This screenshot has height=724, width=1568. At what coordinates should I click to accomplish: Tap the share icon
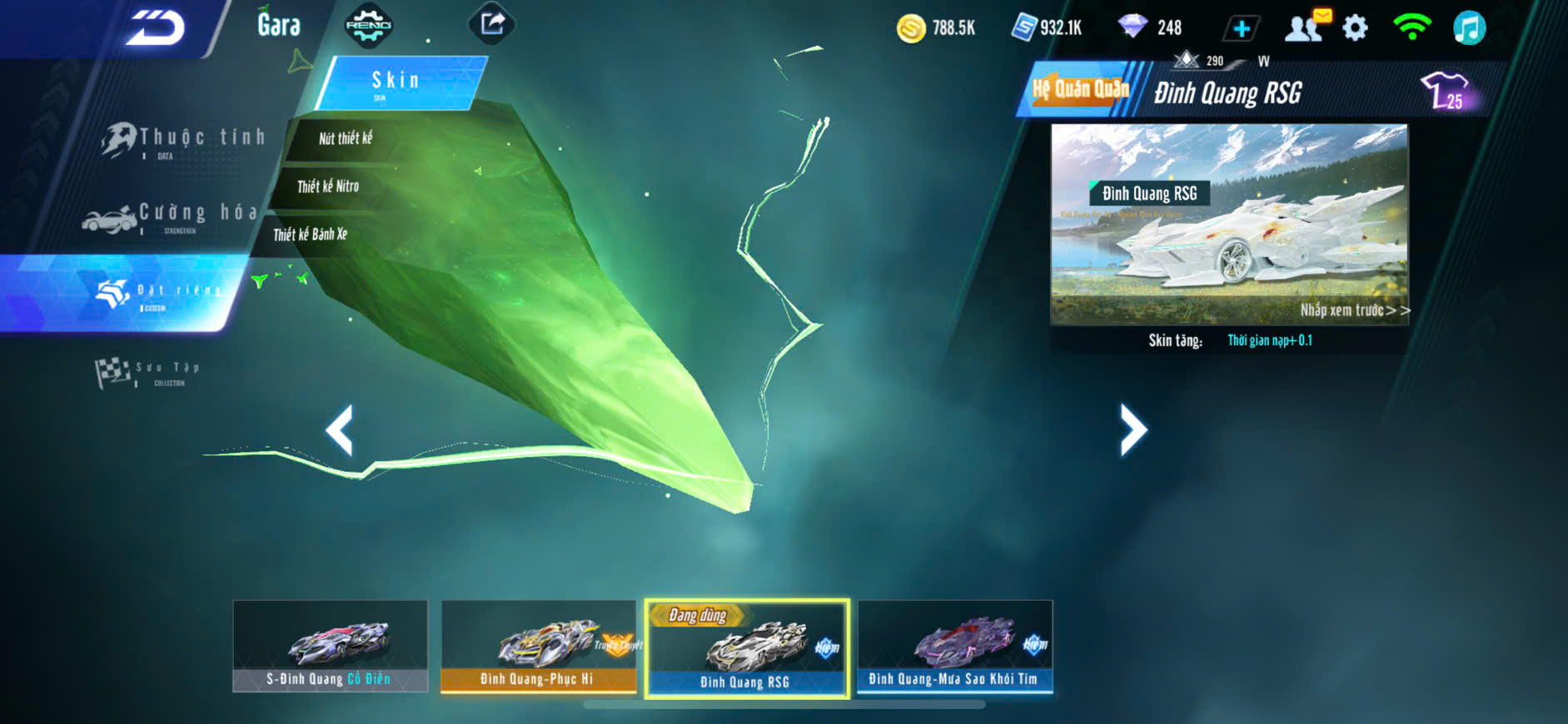(492, 23)
